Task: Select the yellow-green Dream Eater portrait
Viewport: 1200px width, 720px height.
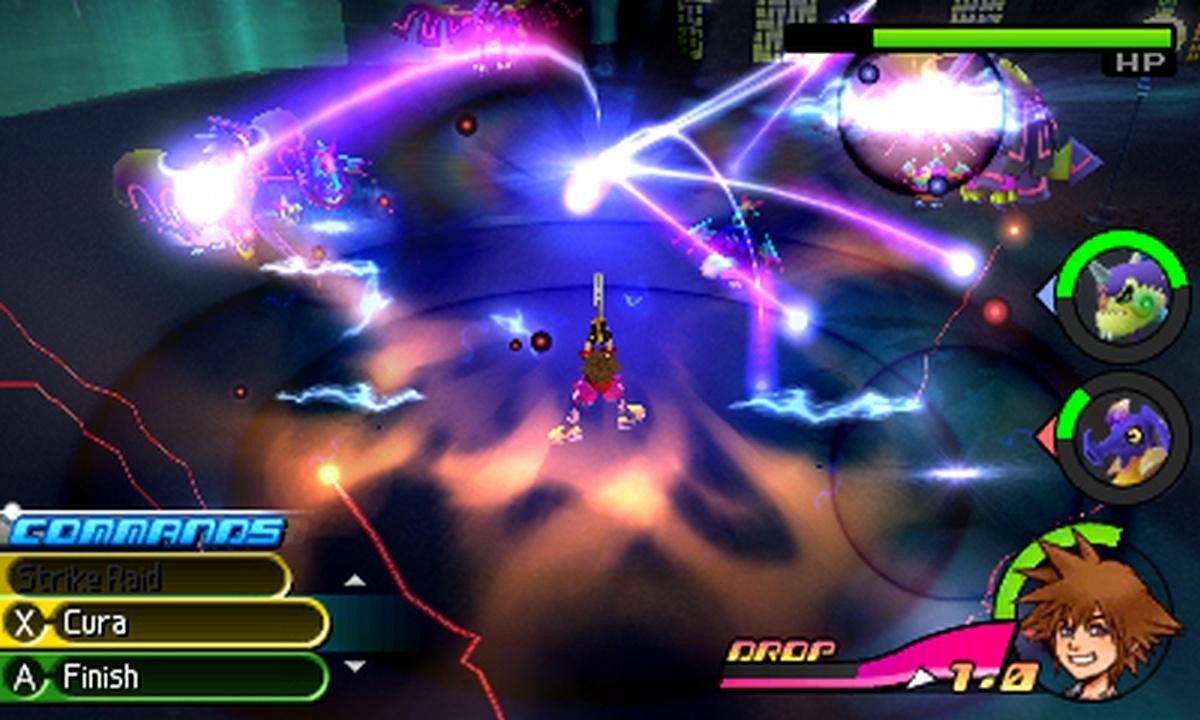Action: point(1125,297)
